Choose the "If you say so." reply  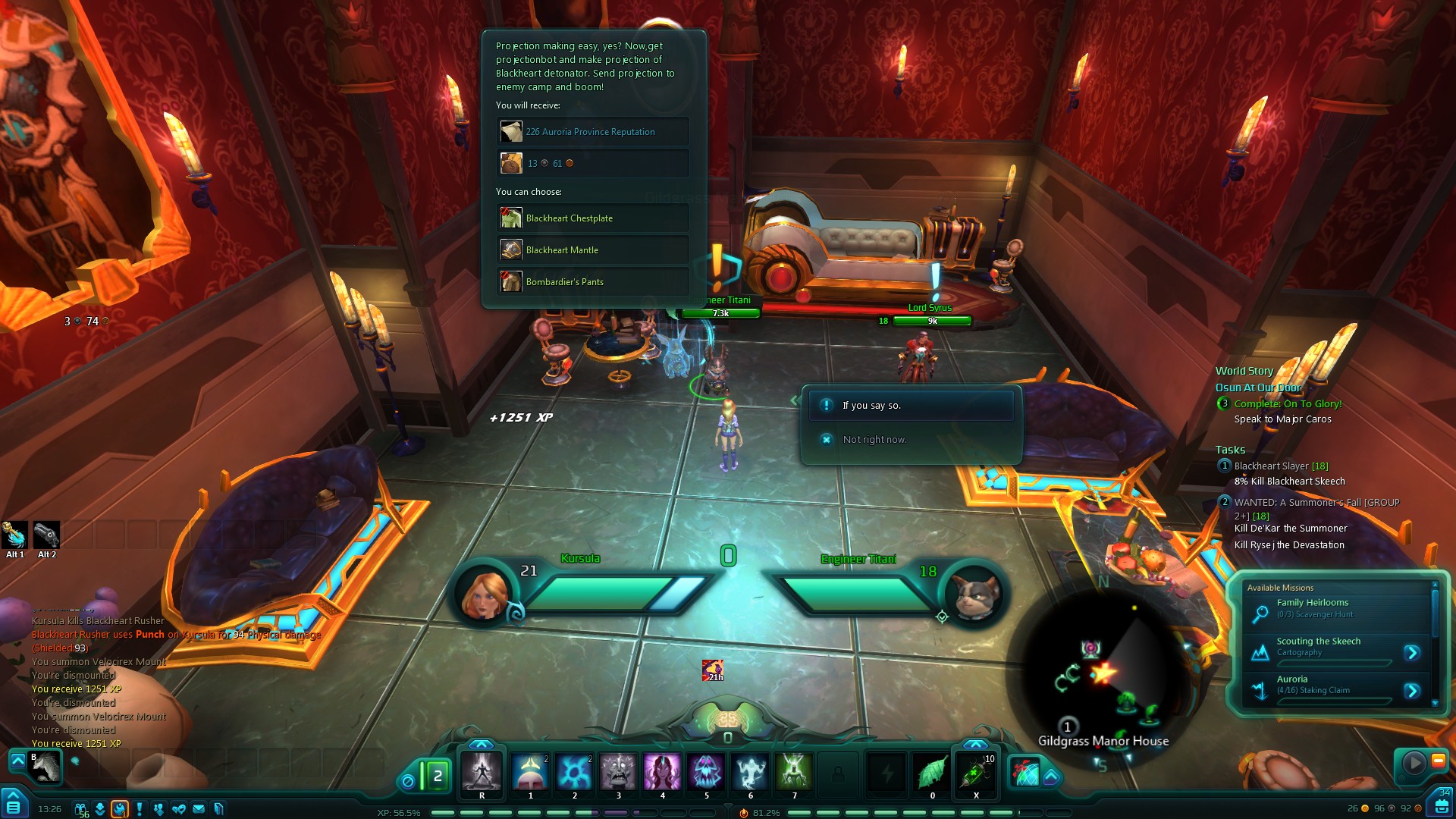910,406
